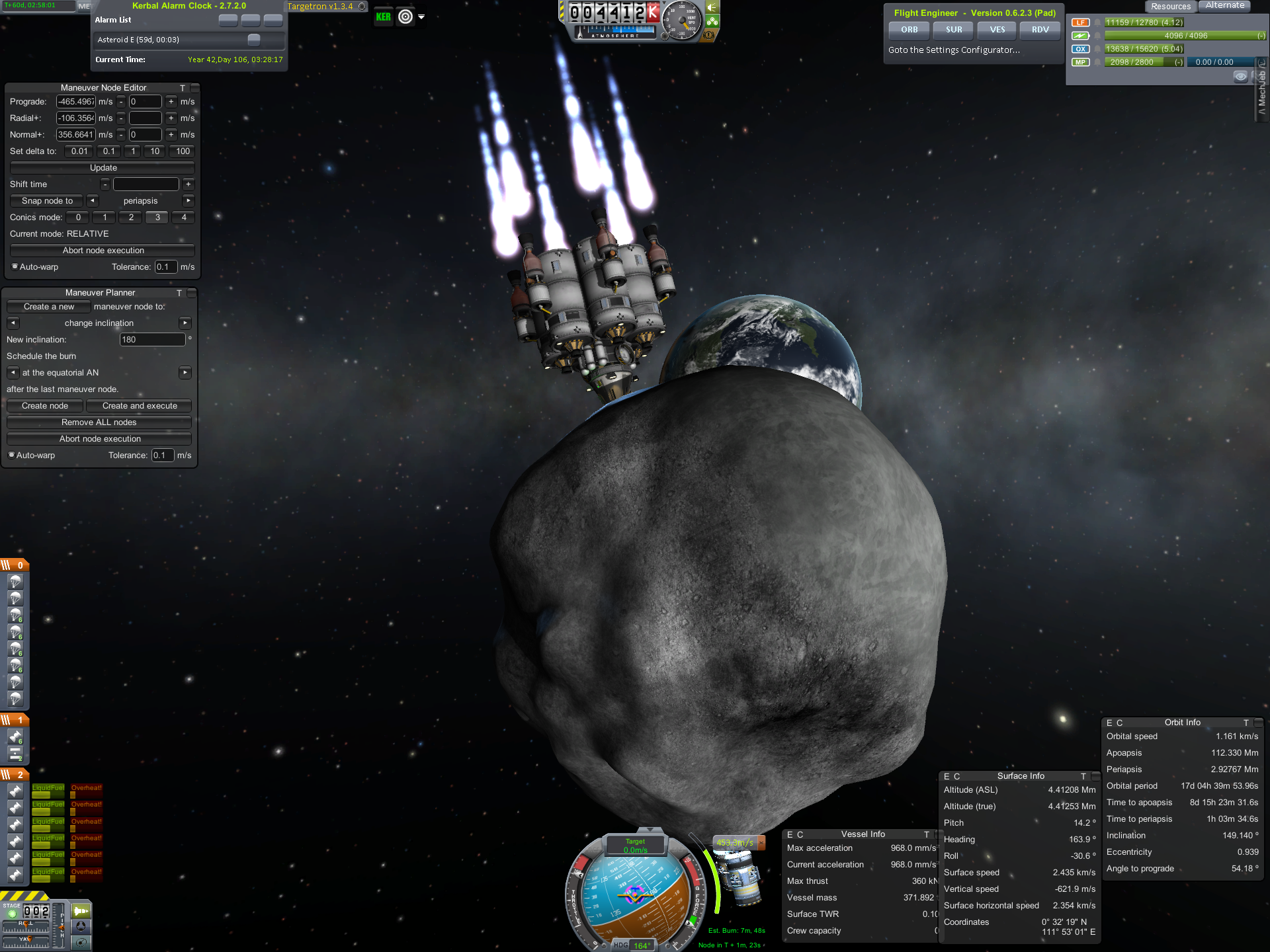Edit the New inclination input field
Image resolution: width=1270 pixels, height=952 pixels.
(x=152, y=340)
